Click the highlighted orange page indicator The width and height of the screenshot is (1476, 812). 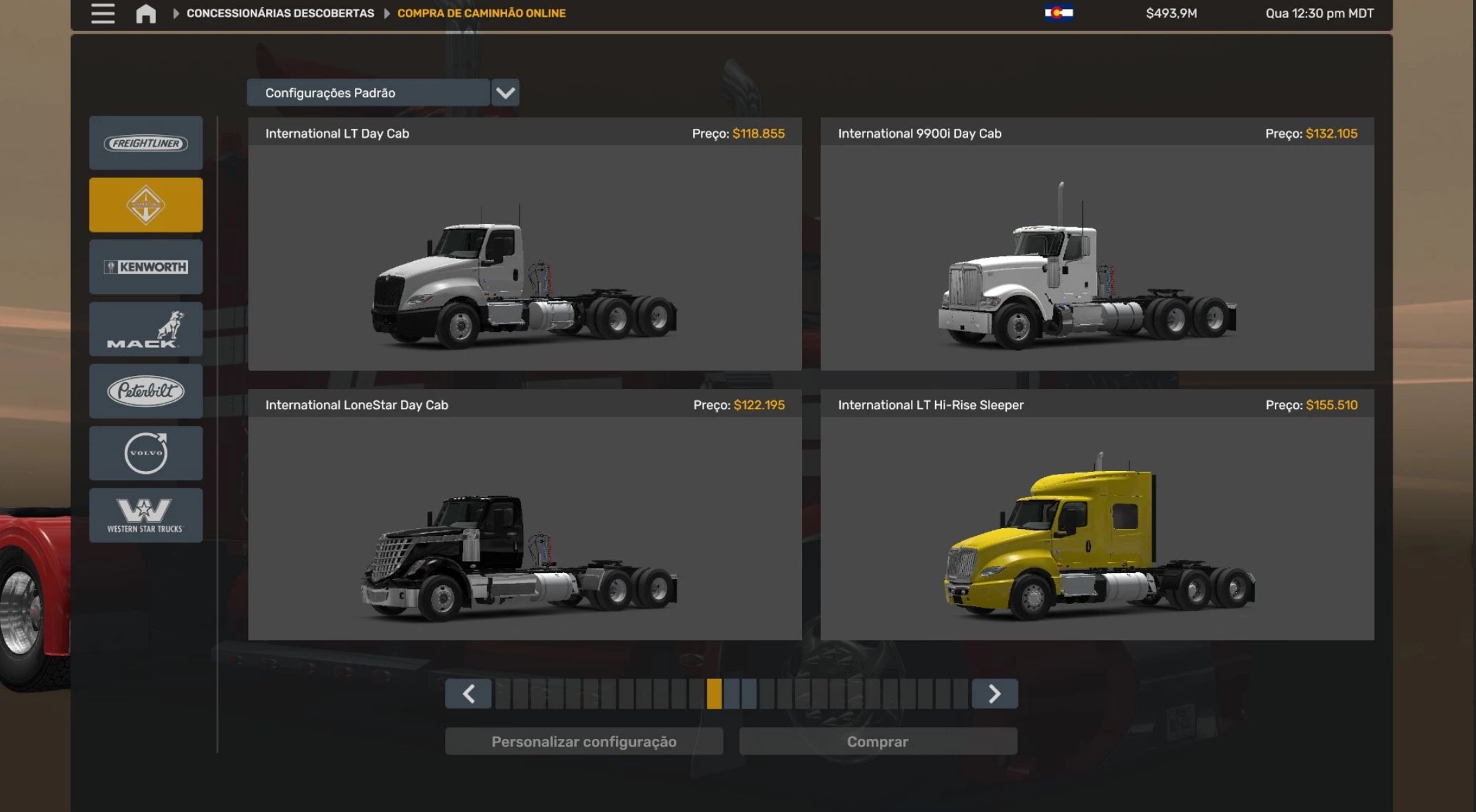714,694
